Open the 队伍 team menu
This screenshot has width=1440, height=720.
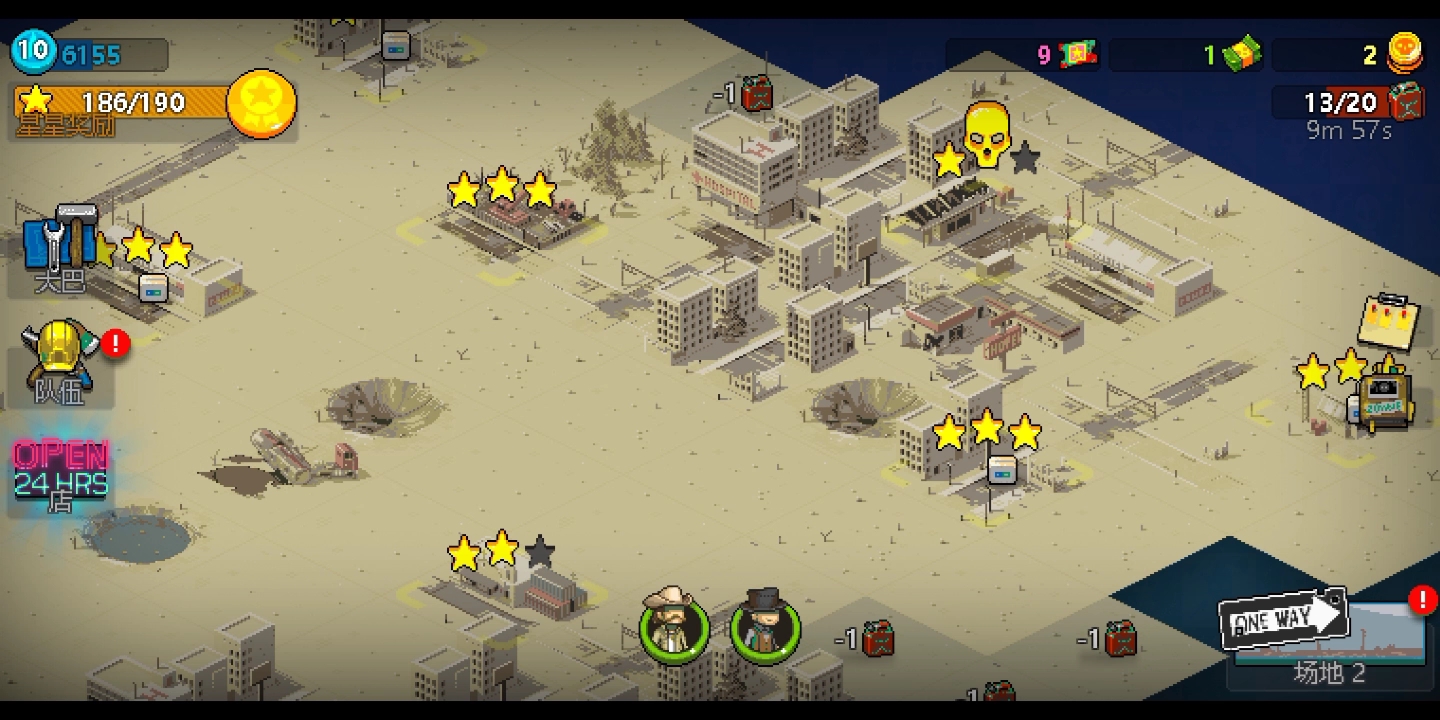(x=62, y=360)
